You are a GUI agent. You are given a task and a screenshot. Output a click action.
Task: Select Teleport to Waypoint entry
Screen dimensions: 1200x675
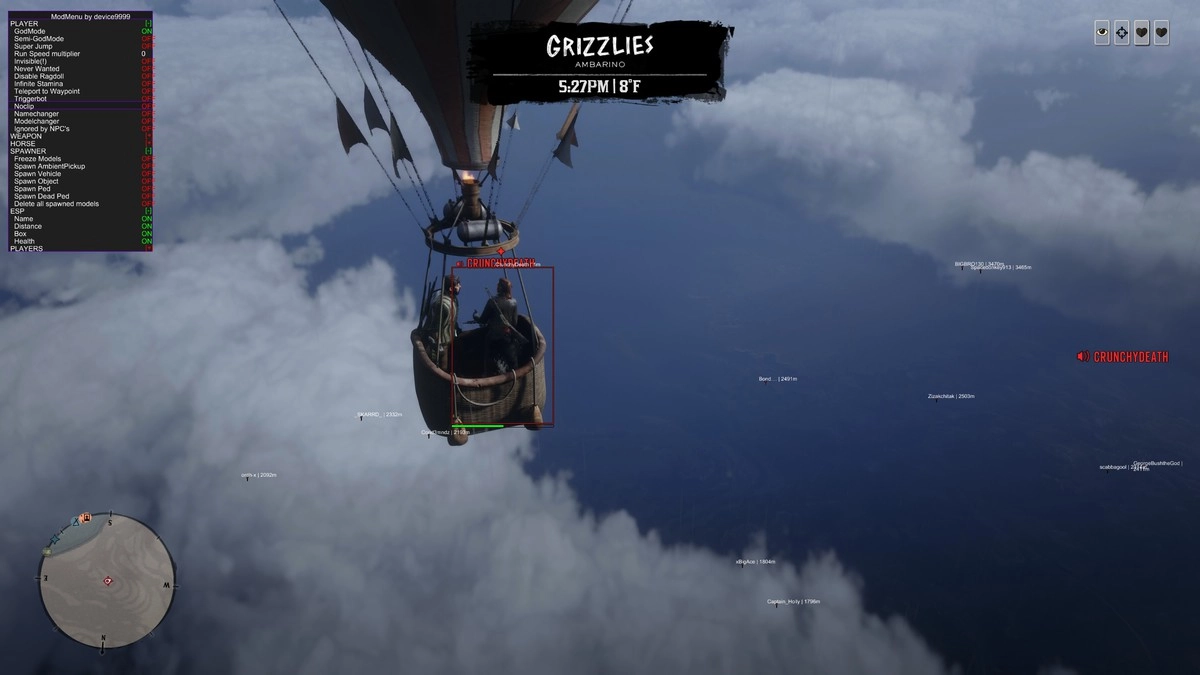47,91
